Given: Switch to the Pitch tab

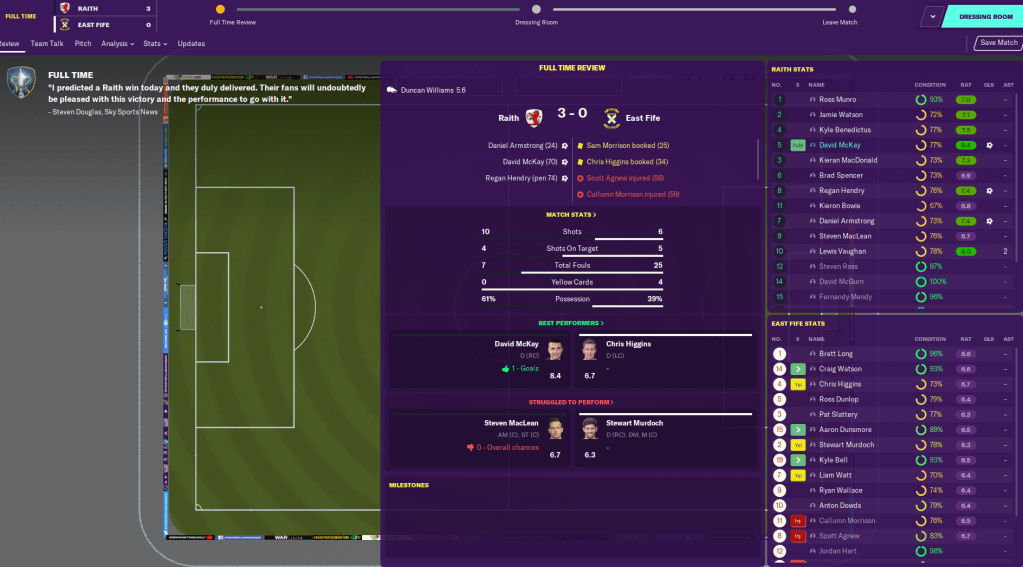Looking at the screenshot, I should pos(83,44).
